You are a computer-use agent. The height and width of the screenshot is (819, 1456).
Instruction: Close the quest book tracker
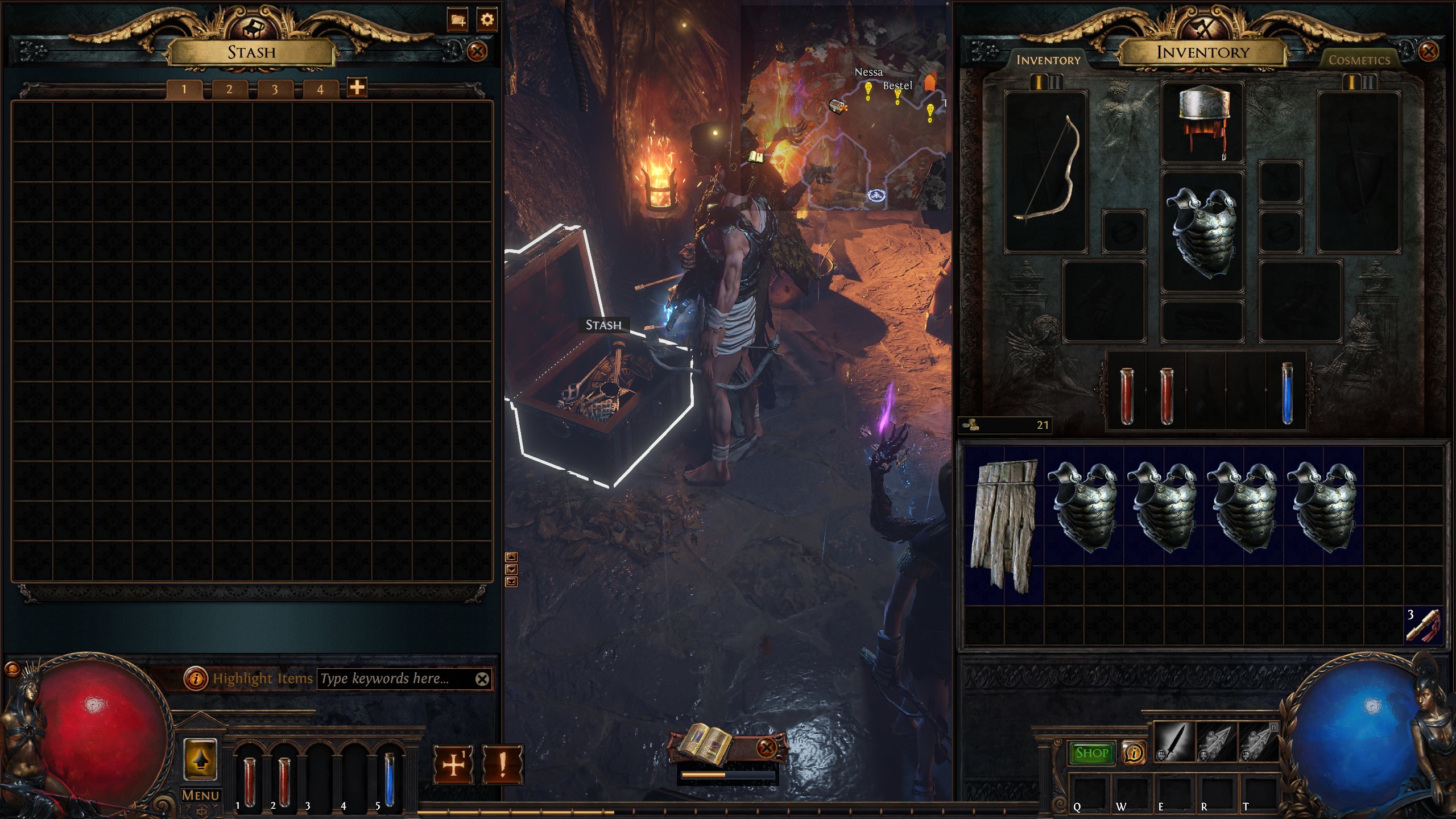tap(766, 747)
